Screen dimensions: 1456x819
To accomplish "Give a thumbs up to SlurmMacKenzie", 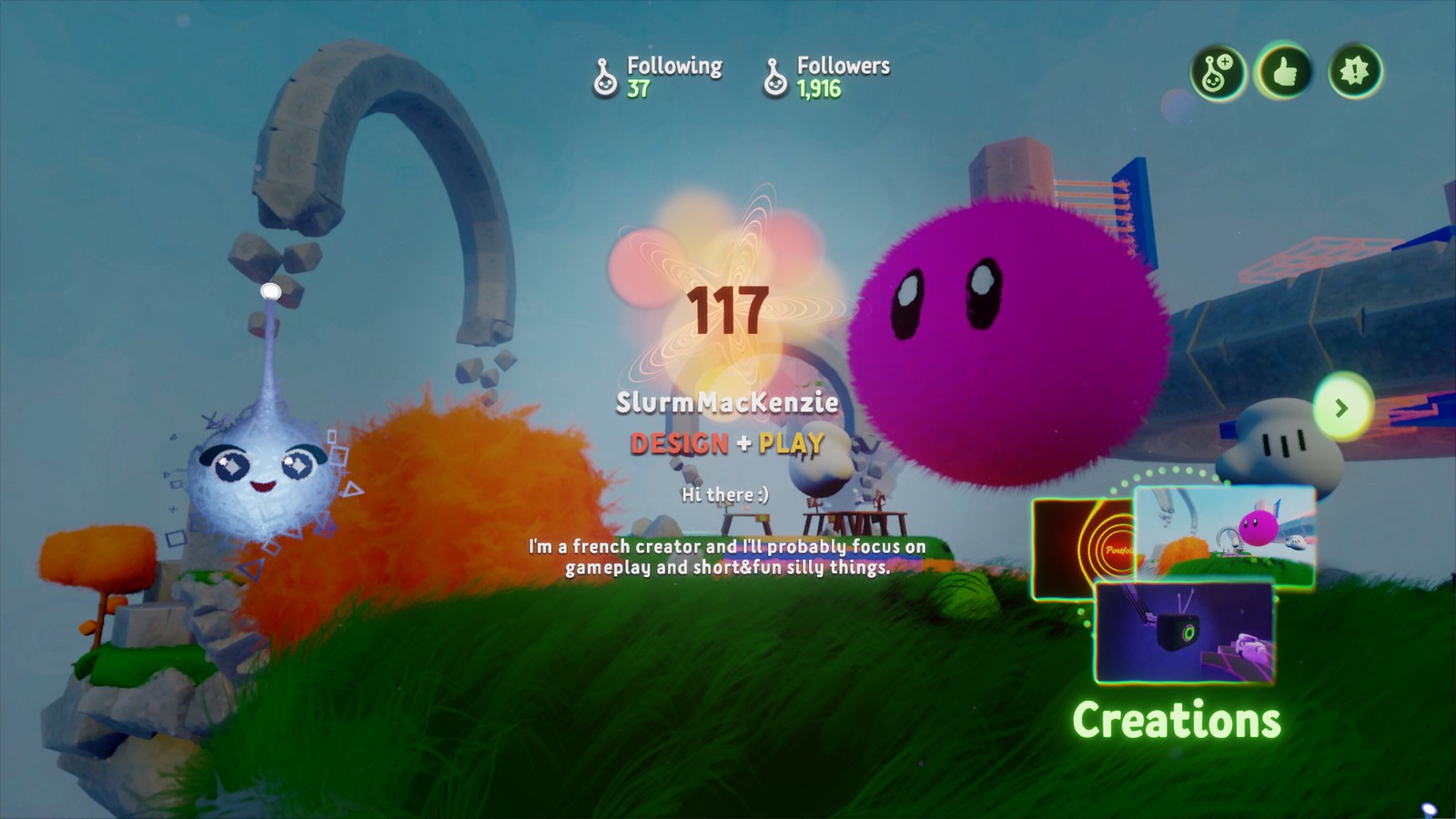I will pyautogui.click(x=1284, y=72).
